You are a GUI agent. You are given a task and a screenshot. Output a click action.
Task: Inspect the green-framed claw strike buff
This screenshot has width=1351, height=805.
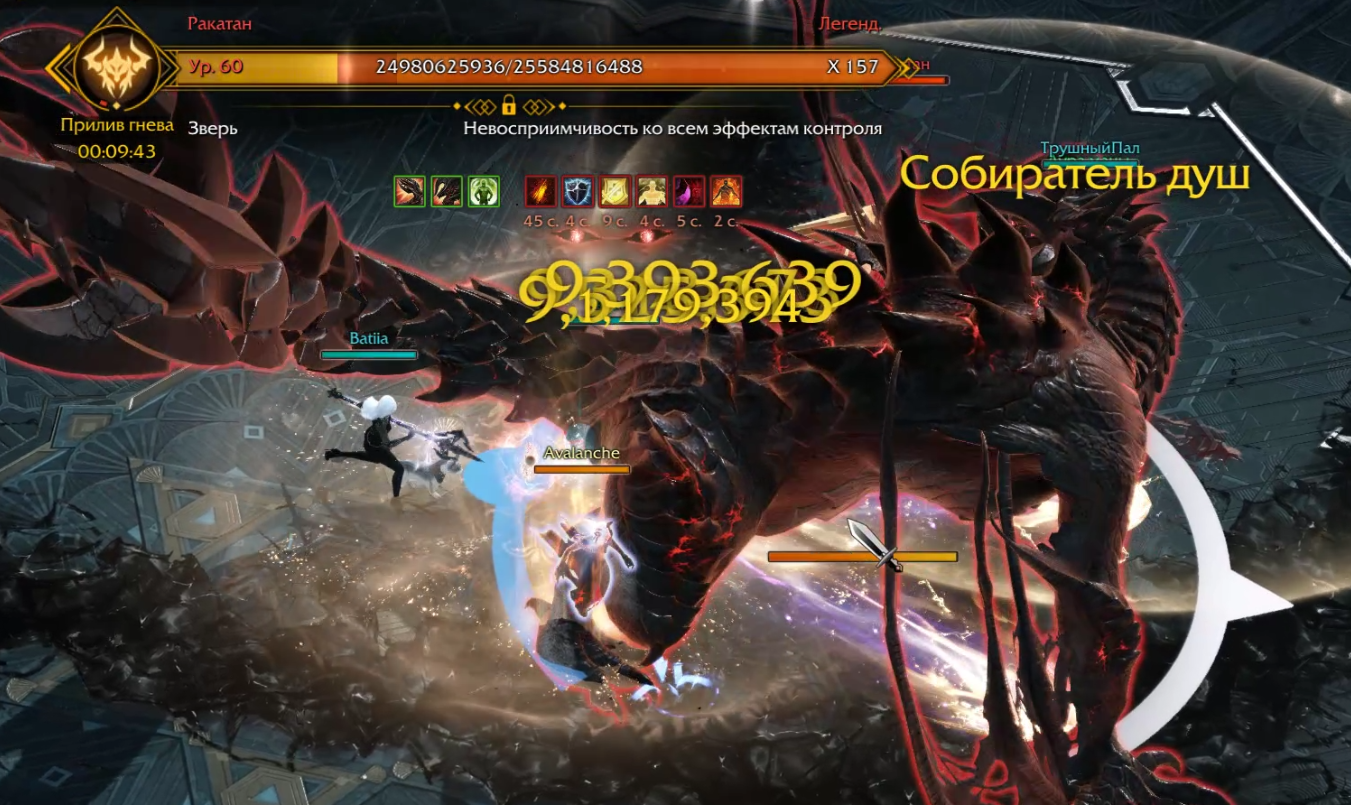(x=410, y=191)
